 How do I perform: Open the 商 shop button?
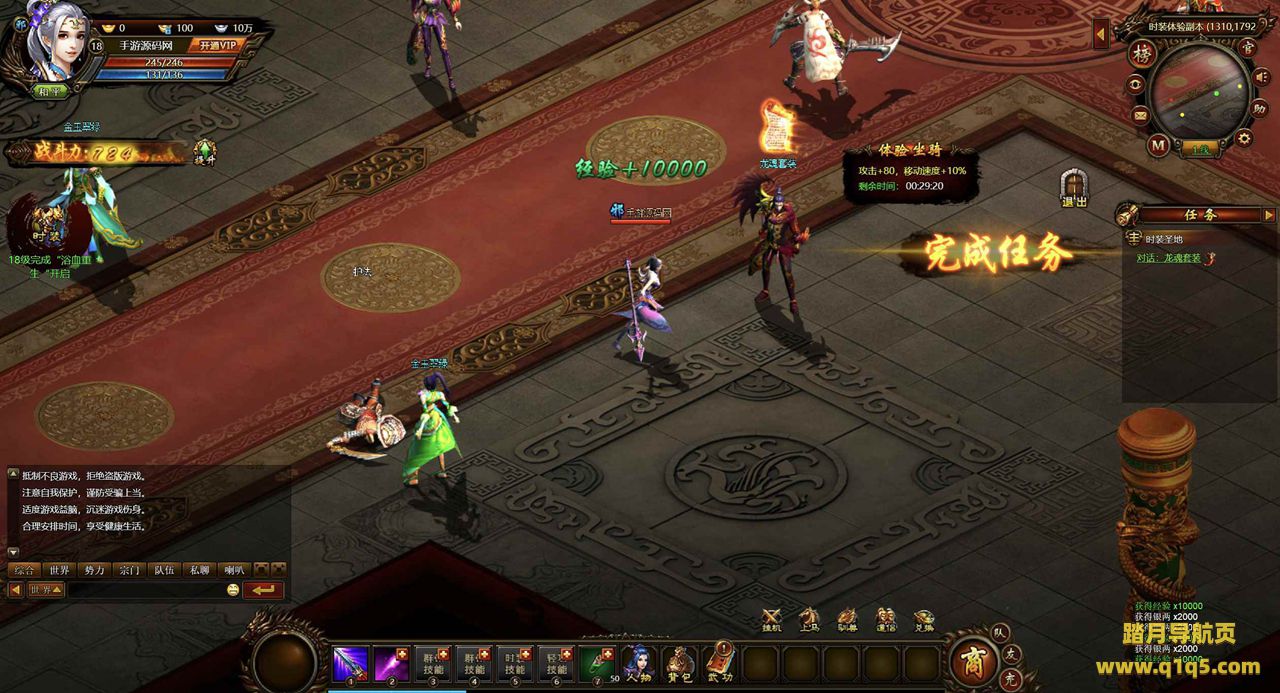pyautogui.click(x=969, y=661)
